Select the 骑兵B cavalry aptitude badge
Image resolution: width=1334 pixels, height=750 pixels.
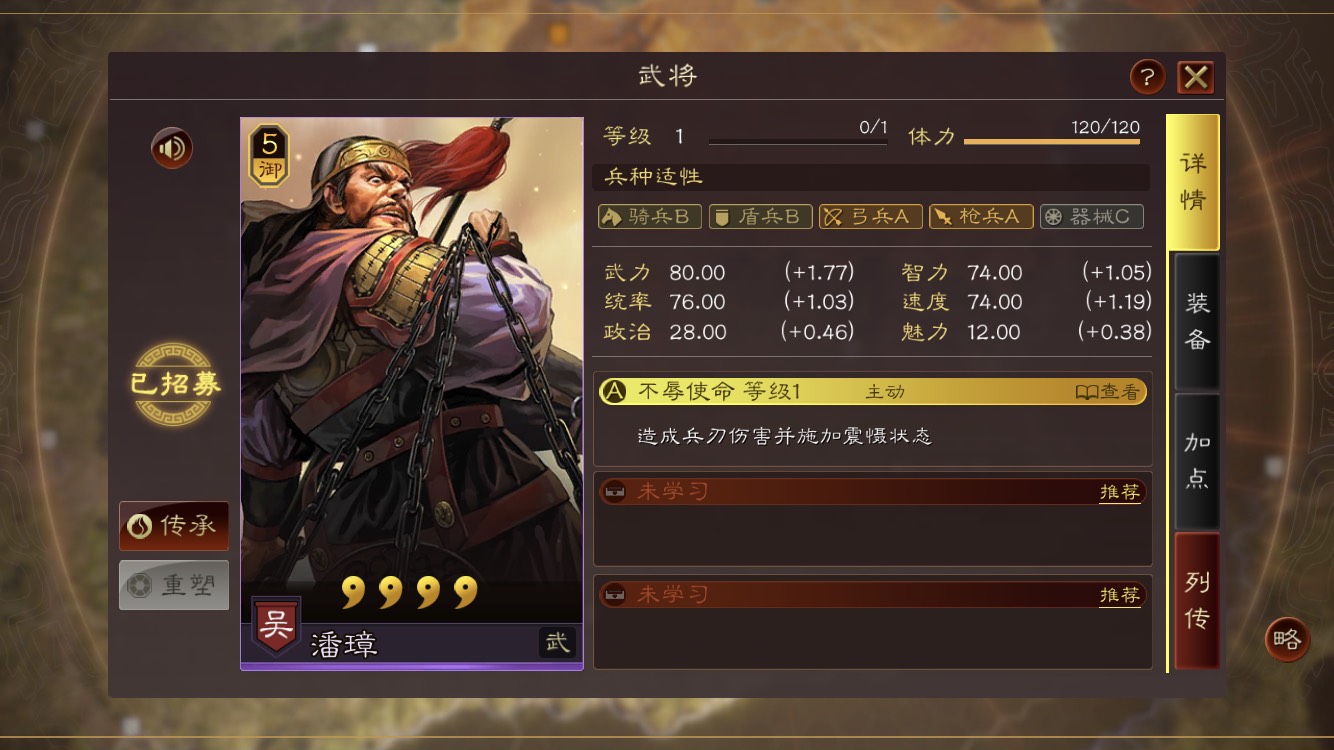648,216
